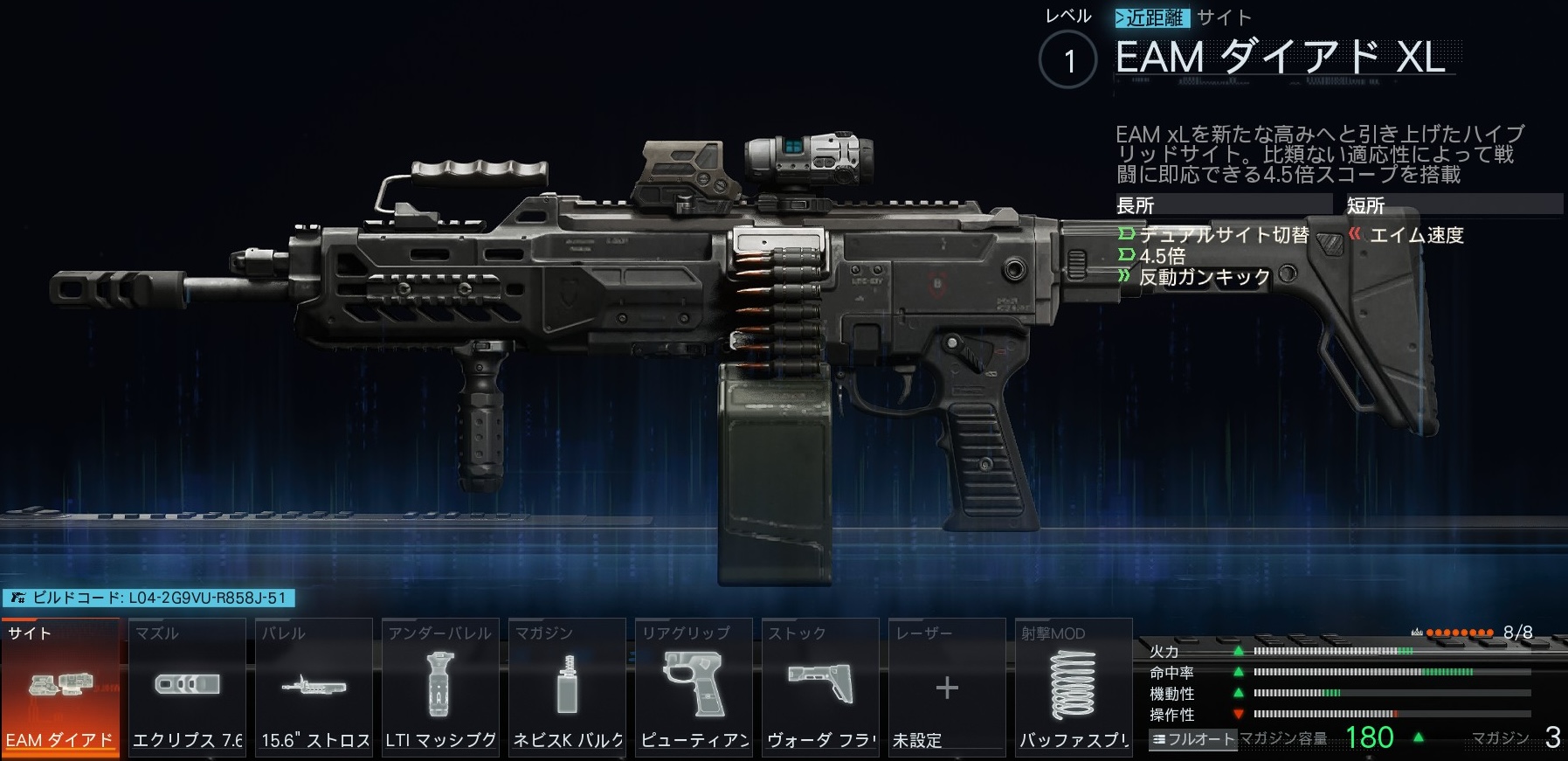This screenshot has height=761, width=1568.
Task: Select the サイト sight attachment slot
Action: click(59, 688)
